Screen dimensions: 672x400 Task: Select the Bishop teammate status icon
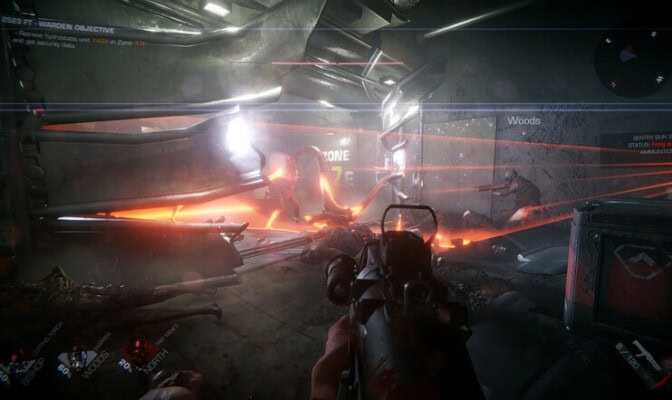pyautogui.click(x=18, y=367)
